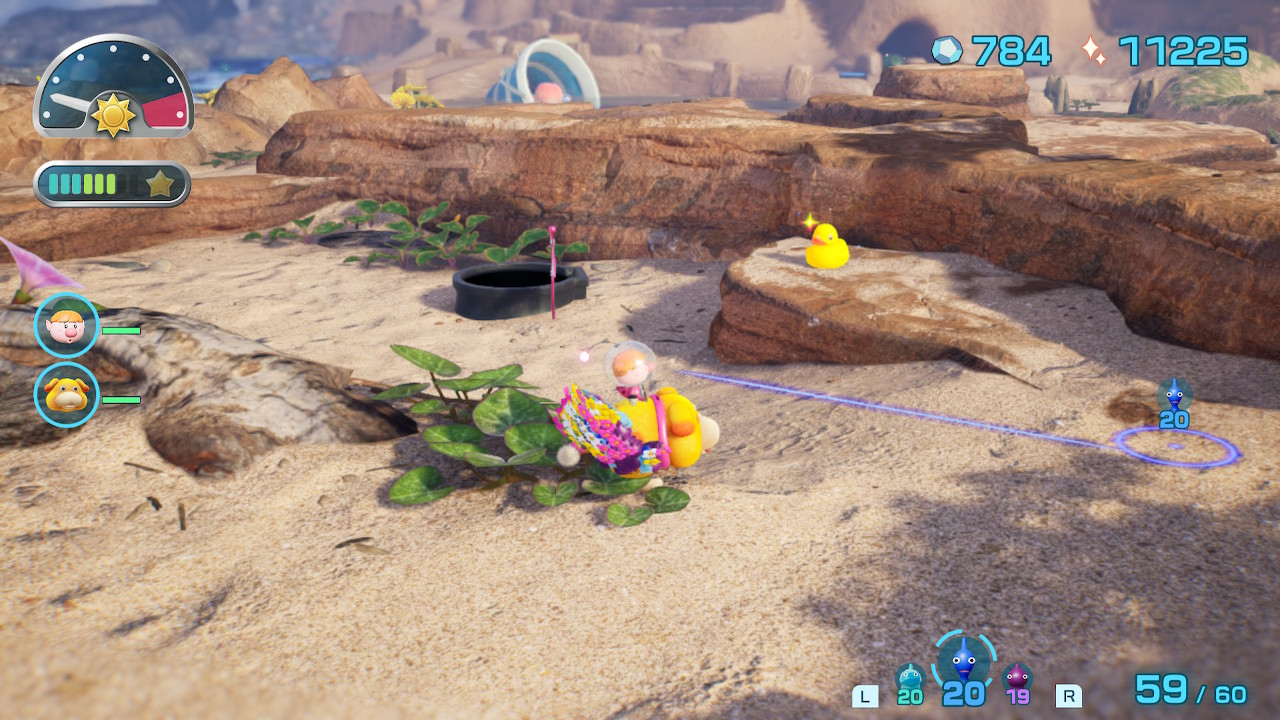Choose the highlighted Blue Pikmin icon
This screenshot has height=720, width=1280.
tap(964, 659)
